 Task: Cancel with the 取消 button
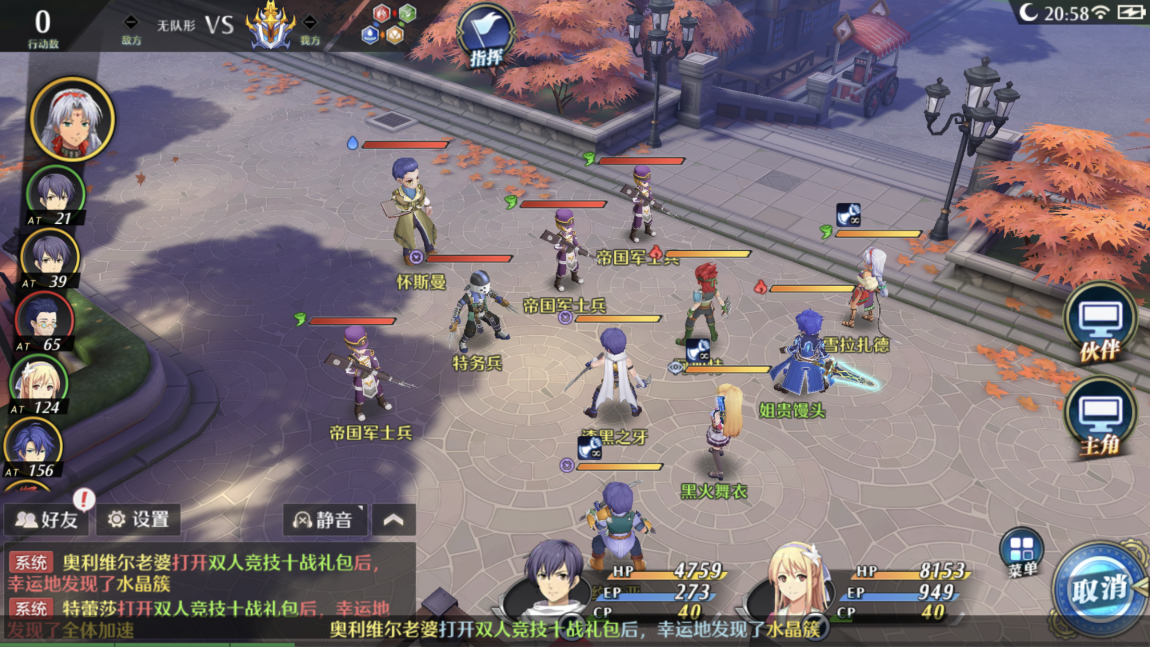pos(1098,588)
